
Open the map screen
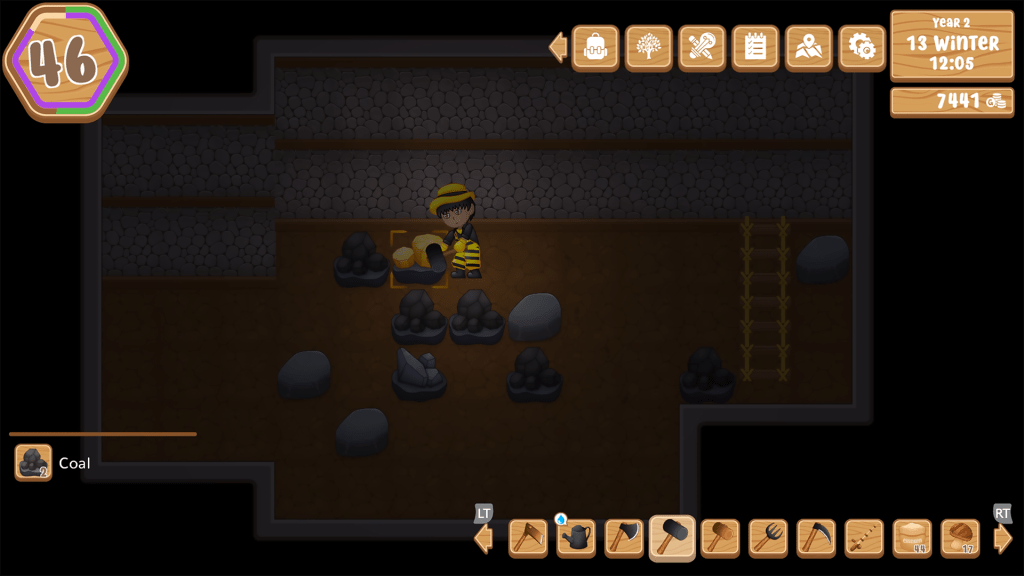(x=808, y=47)
